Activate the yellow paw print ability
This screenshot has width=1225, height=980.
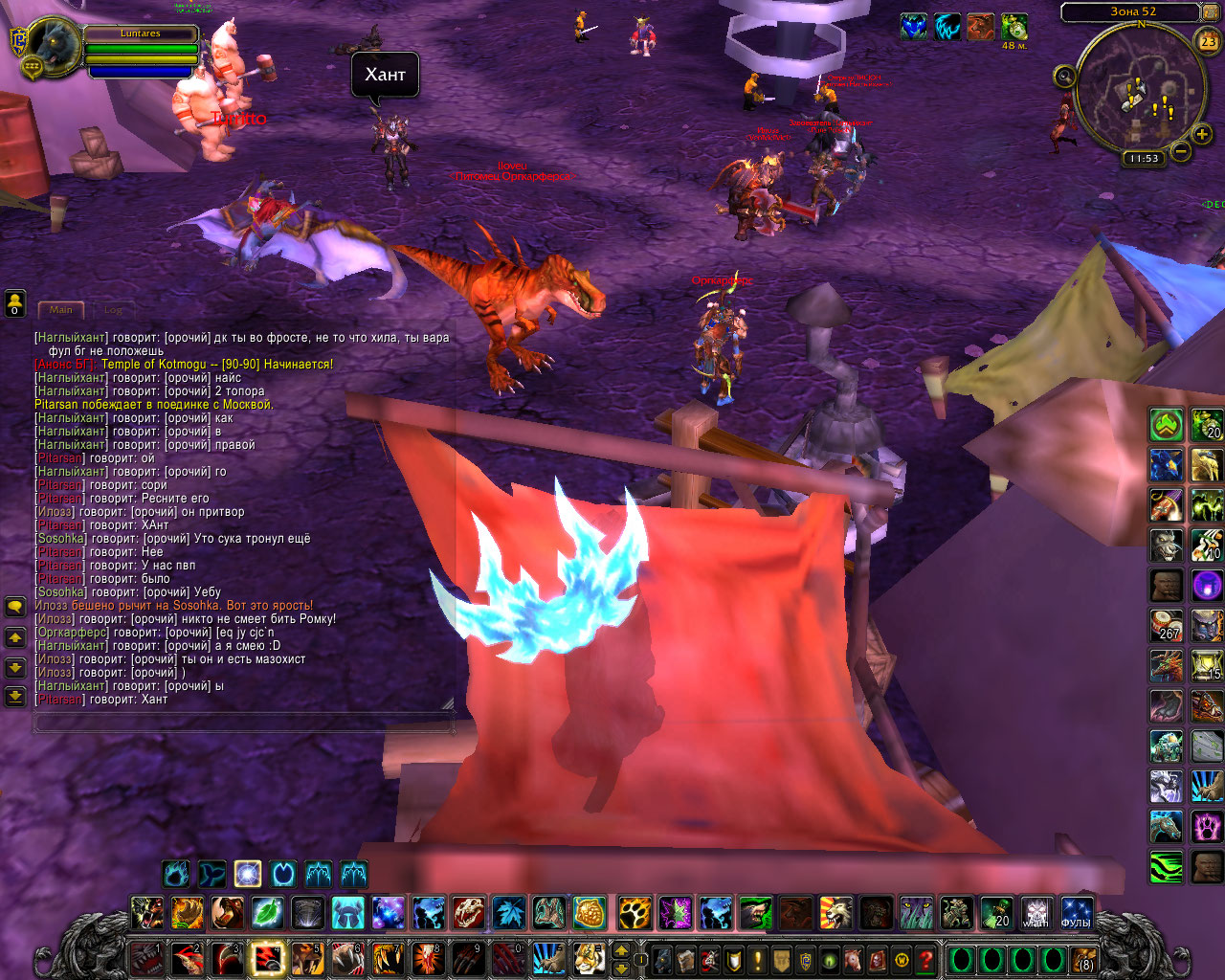click(633, 913)
